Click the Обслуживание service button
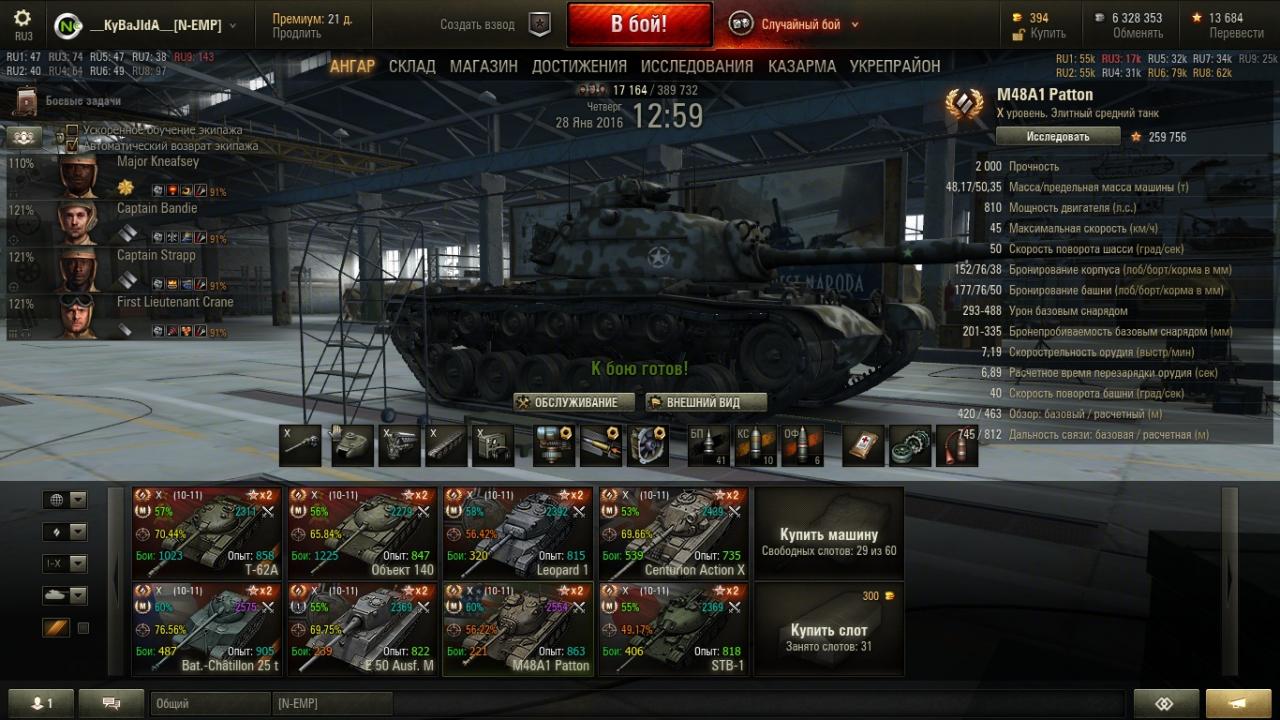The height and width of the screenshot is (720, 1280). [574, 402]
